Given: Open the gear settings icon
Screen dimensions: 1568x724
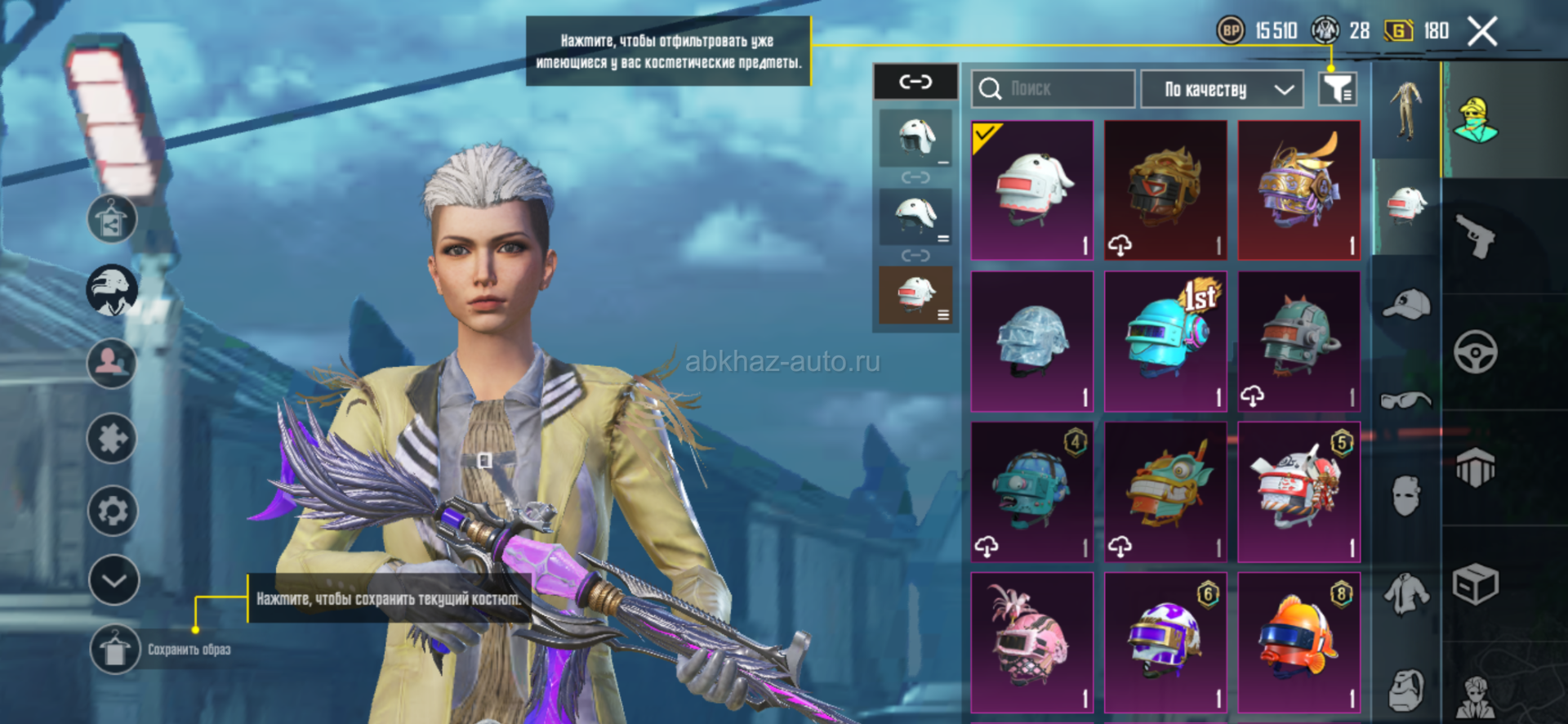Looking at the screenshot, I should 112,511.
